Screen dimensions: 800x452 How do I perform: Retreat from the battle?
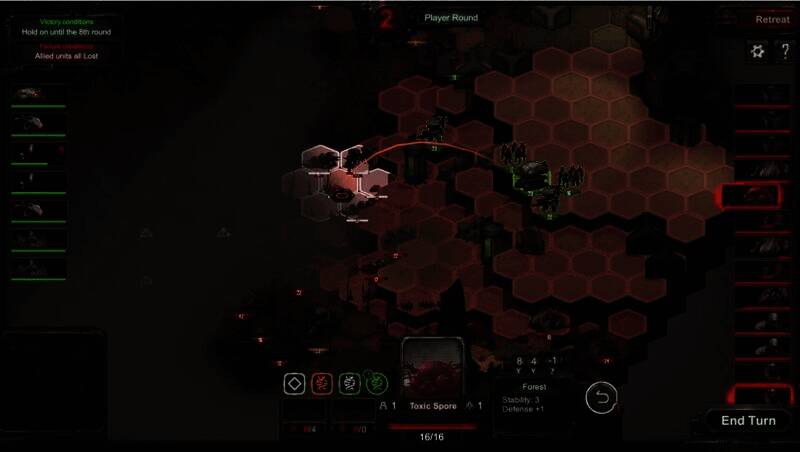point(771,19)
